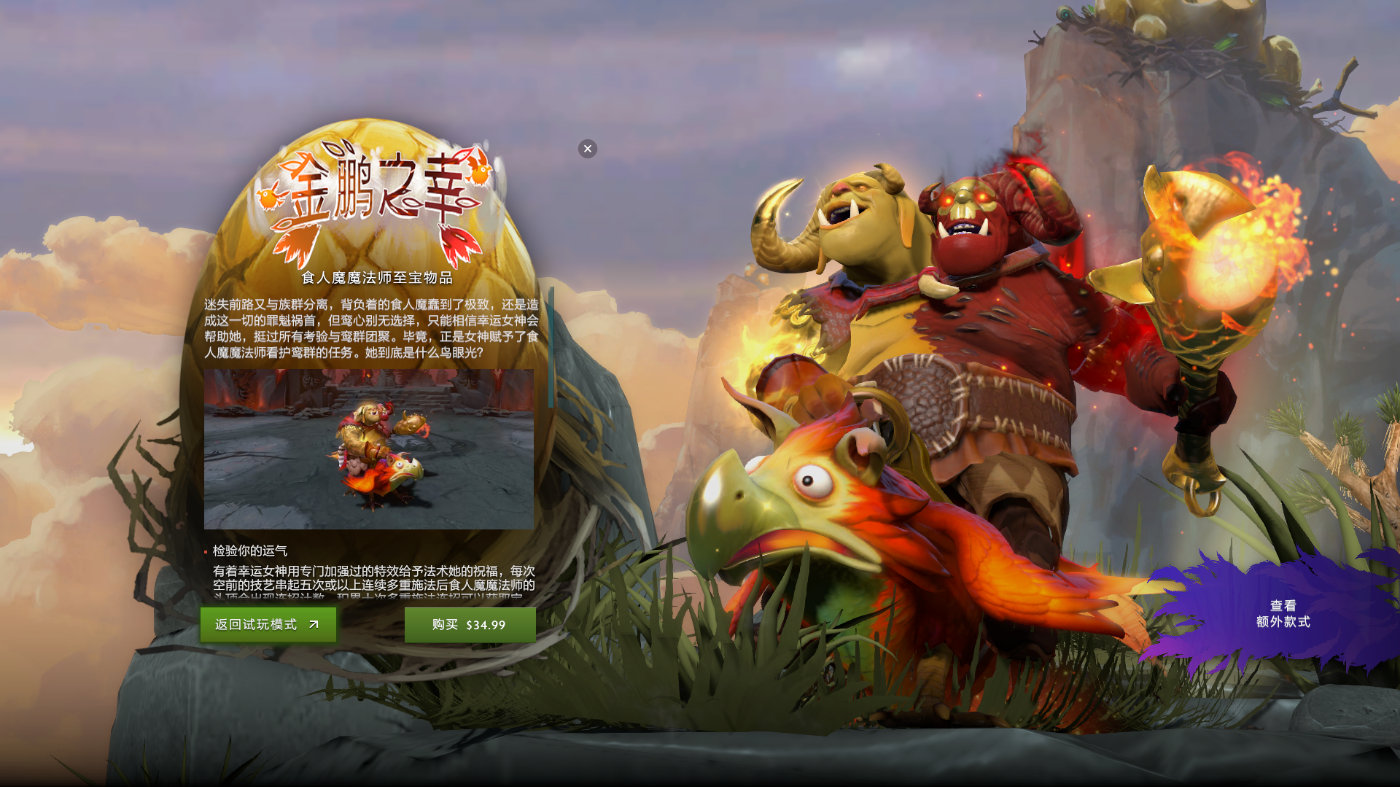Image resolution: width=1400 pixels, height=787 pixels.
Task: Open the item preview thumbnail
Action: (x=370, y=448)
